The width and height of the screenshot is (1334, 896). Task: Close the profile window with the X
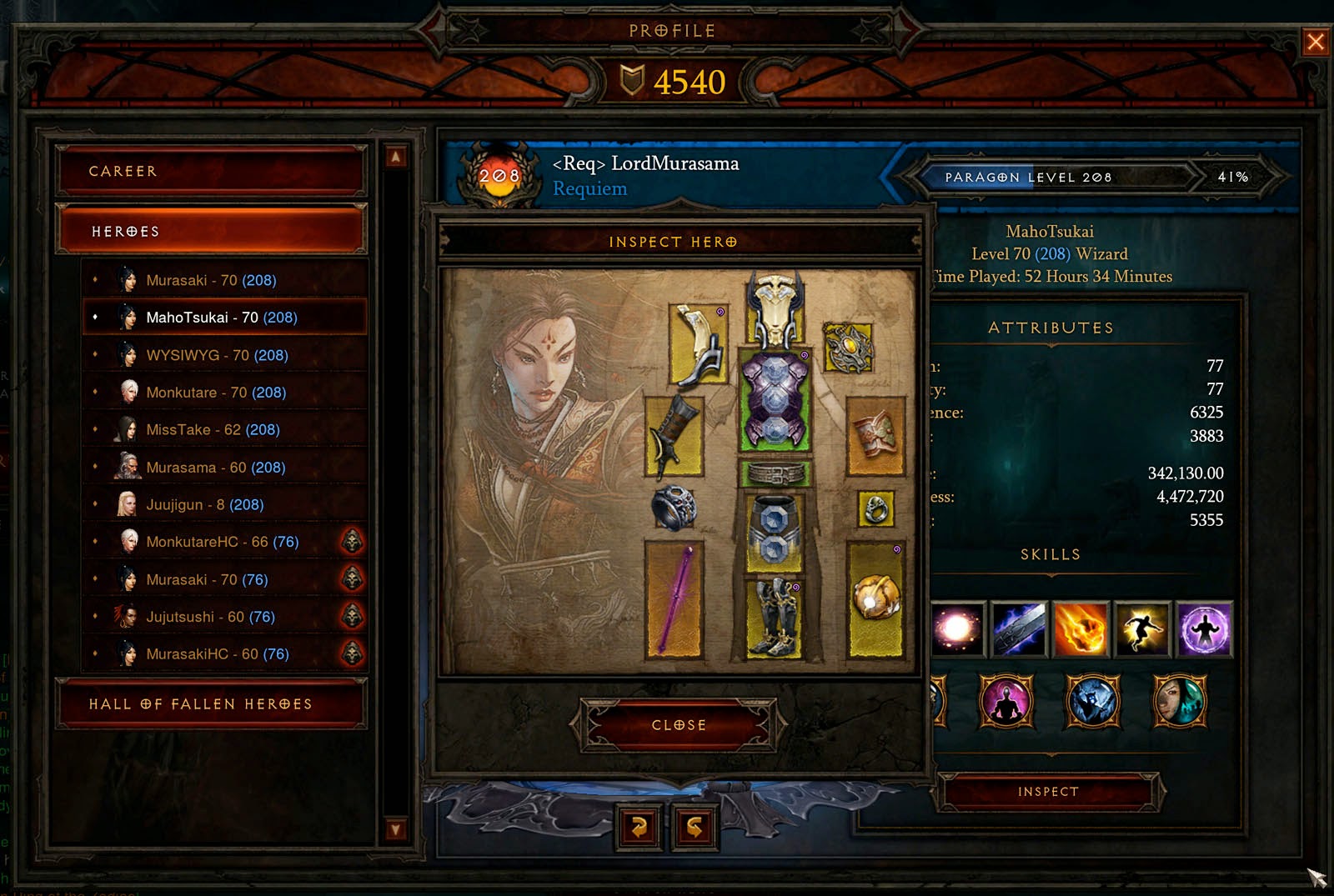tap(1315, 41)
